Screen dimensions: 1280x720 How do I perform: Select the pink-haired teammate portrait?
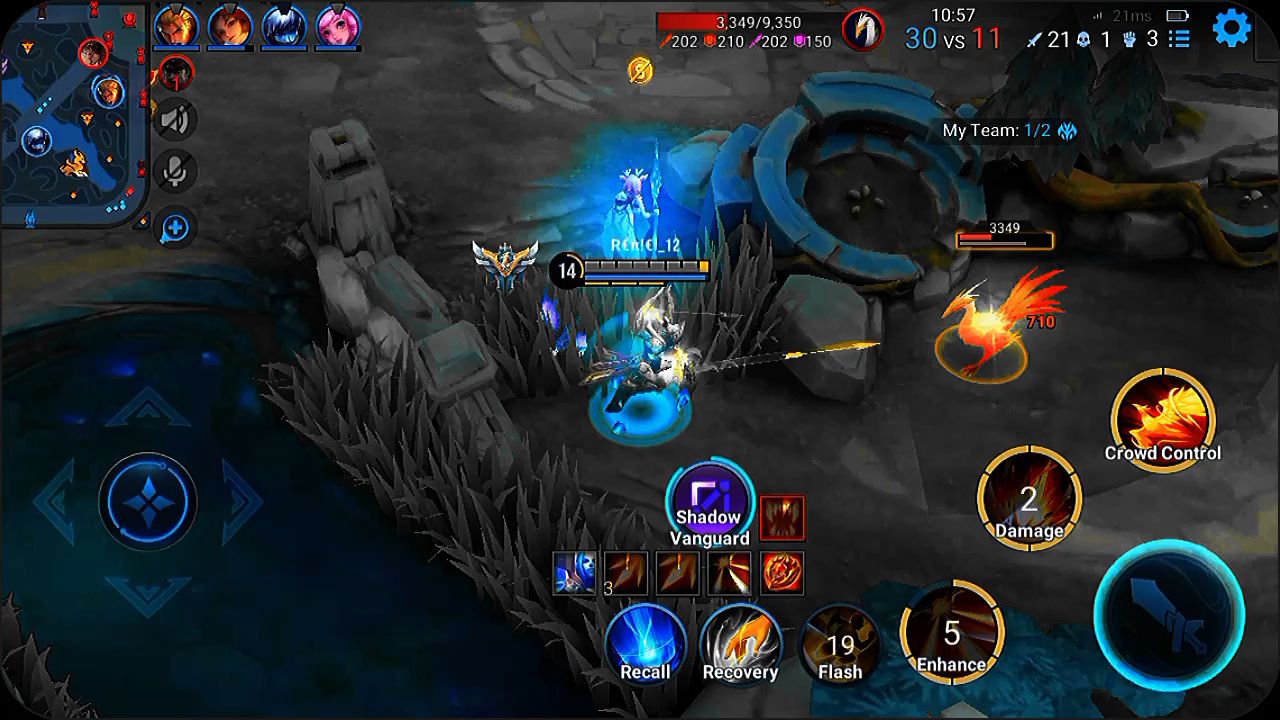pyautogui.click(x=338, y=27)
